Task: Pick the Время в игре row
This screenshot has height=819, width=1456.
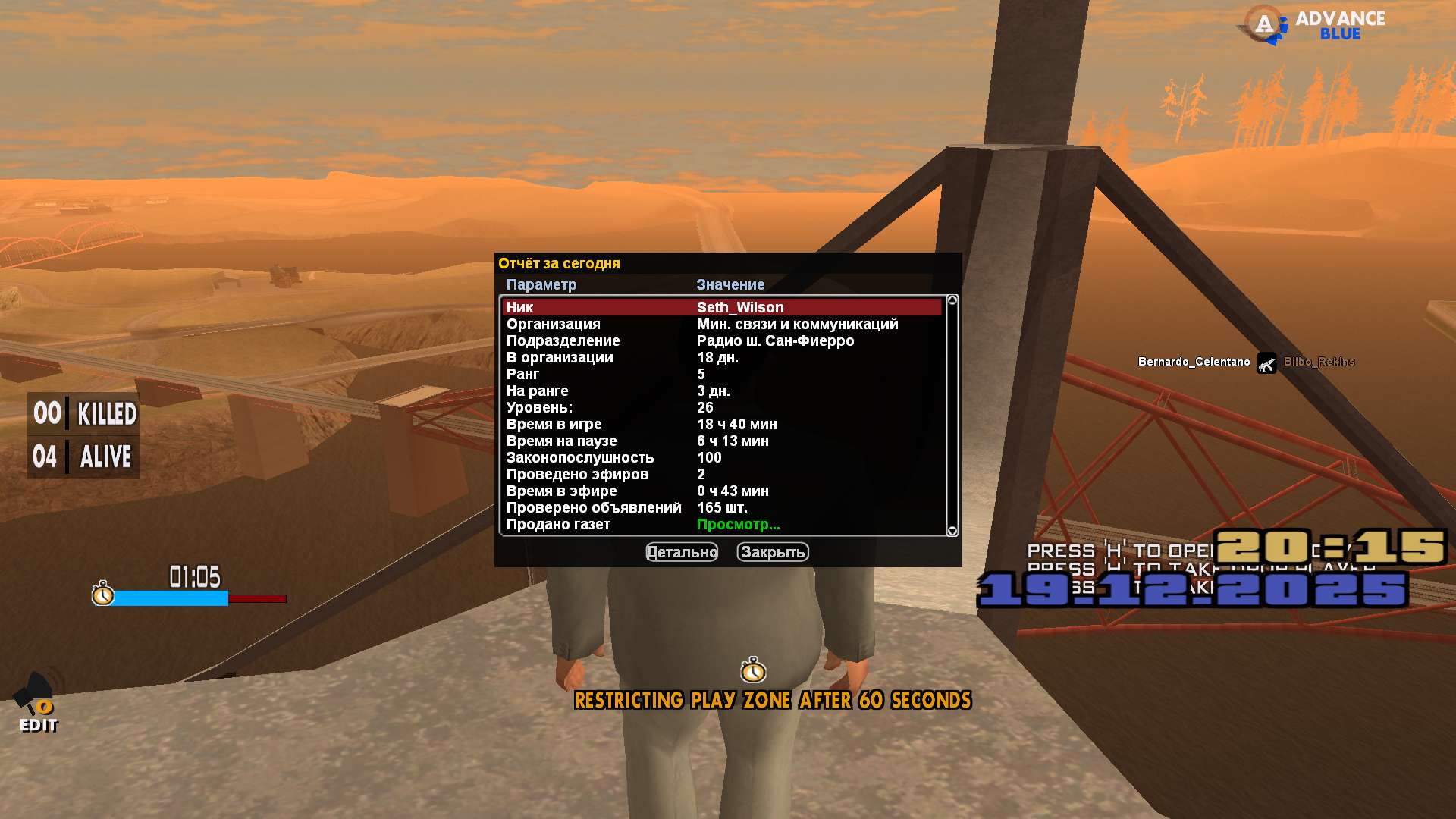Action: click(720, 424)
